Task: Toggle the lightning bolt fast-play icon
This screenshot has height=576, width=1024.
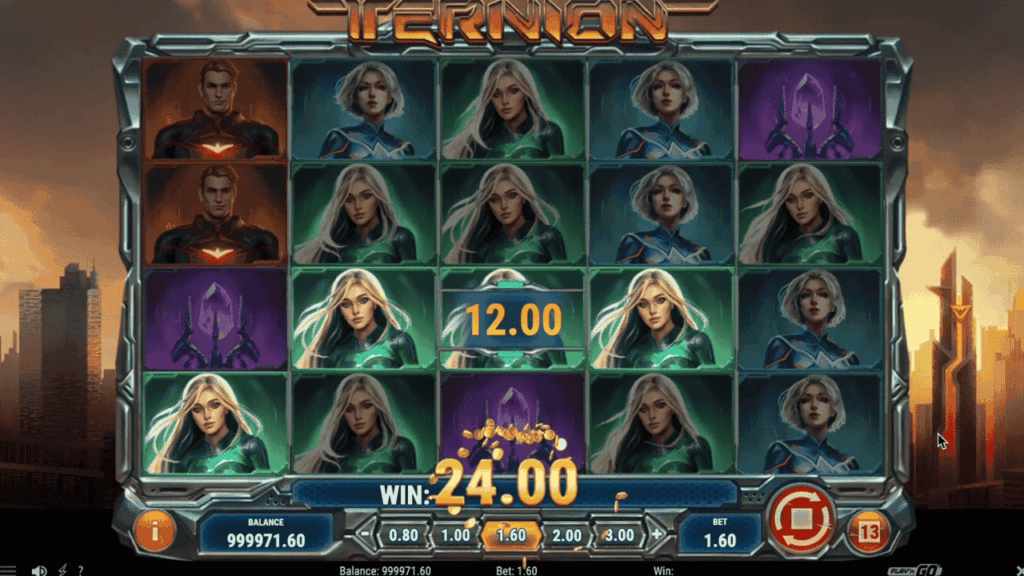Action: coord(63,570)
